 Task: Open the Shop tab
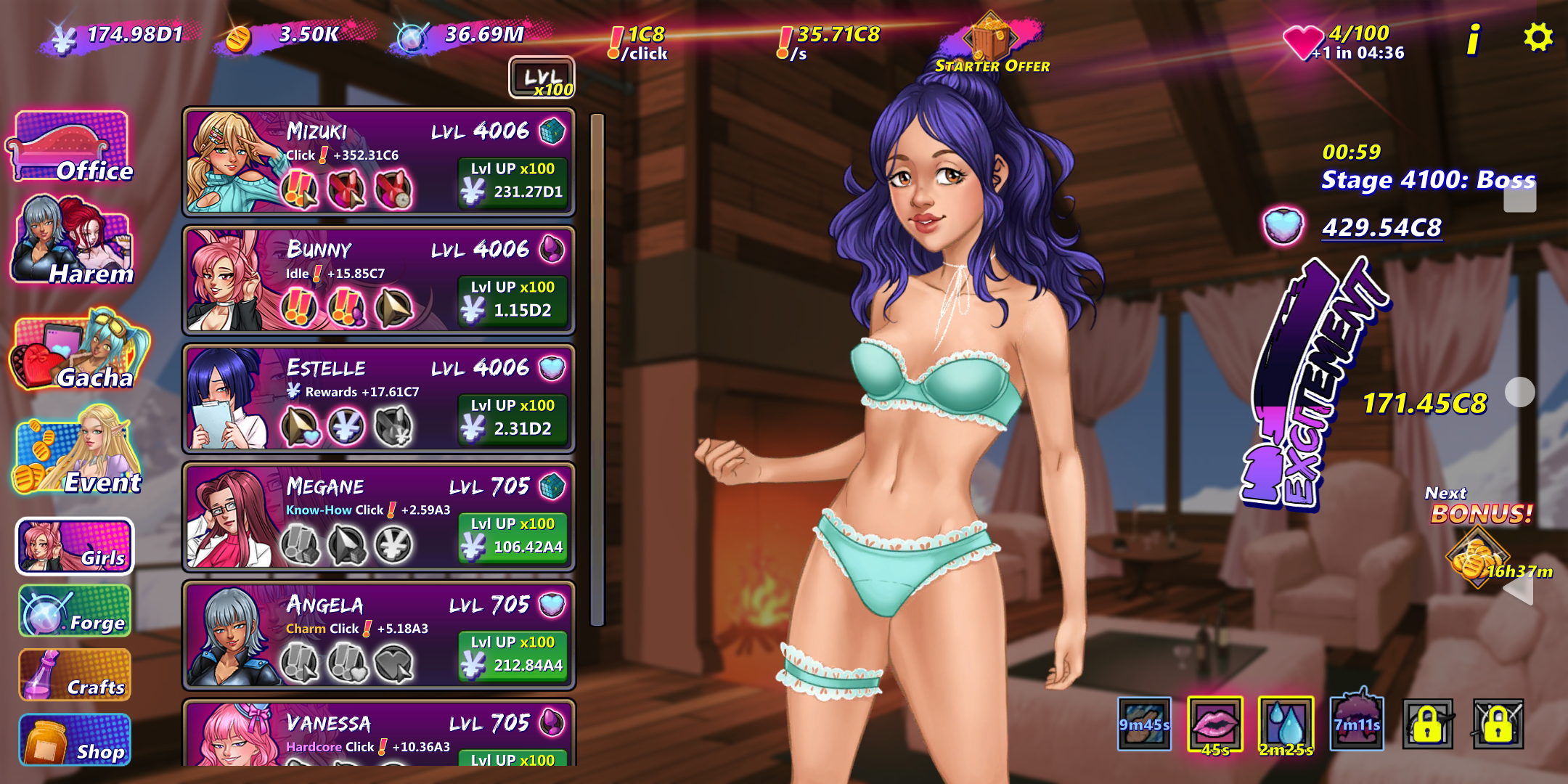(x=75, y=740)
